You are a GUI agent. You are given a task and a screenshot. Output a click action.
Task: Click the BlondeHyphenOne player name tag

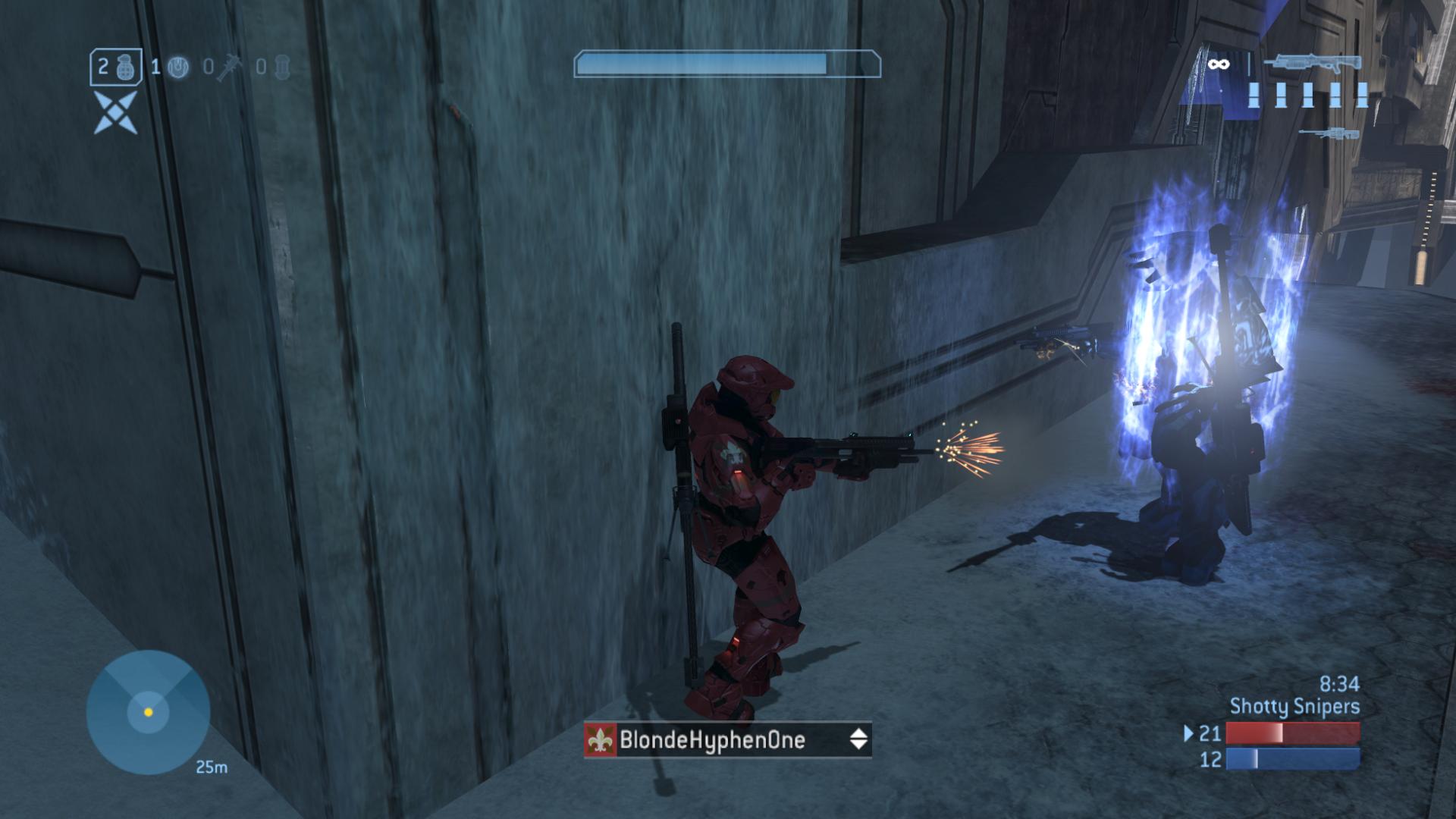(x=712, y=739)
